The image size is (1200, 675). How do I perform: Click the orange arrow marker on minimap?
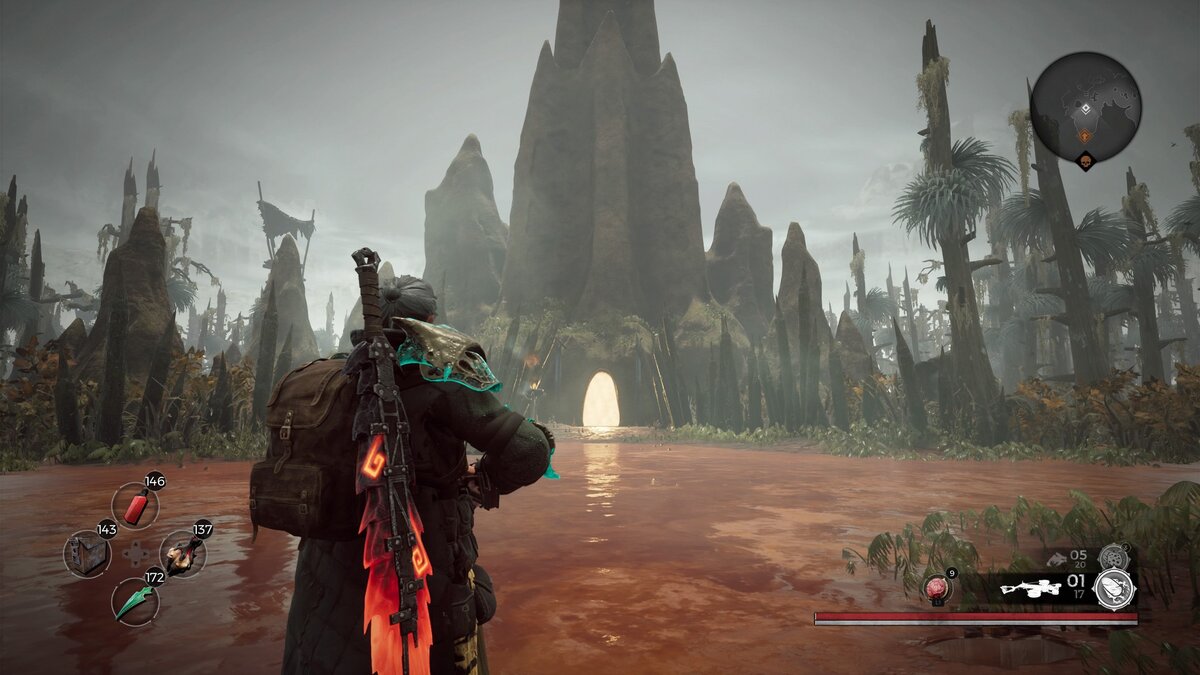[1084, 133]
